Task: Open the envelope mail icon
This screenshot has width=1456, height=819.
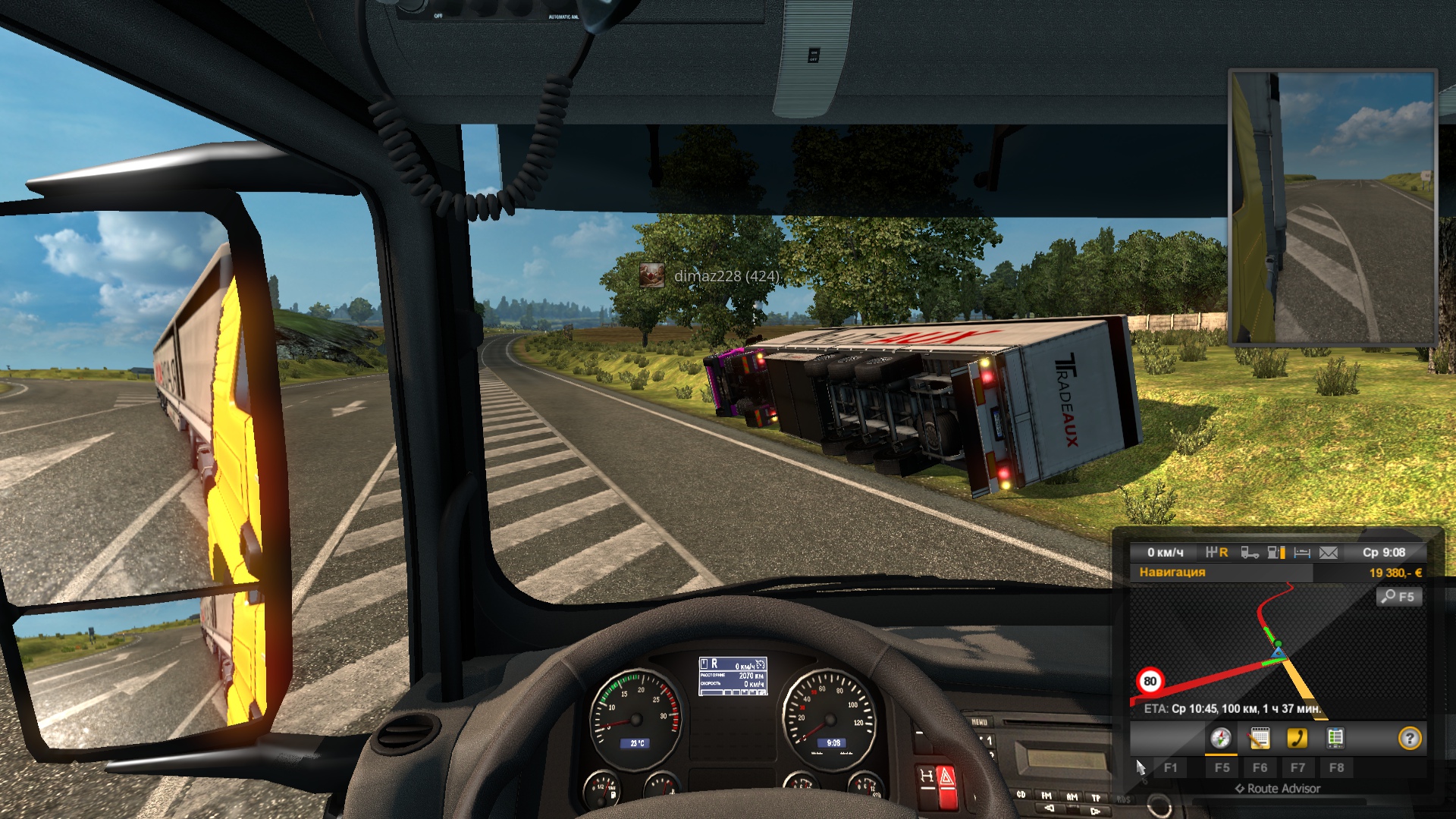Action: coord(1329,553)
